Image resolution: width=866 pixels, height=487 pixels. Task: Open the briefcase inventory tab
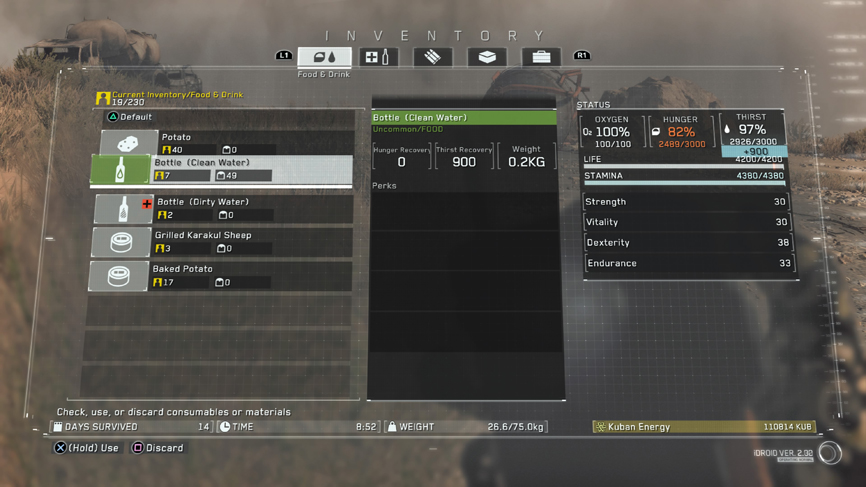pos(541,57)
